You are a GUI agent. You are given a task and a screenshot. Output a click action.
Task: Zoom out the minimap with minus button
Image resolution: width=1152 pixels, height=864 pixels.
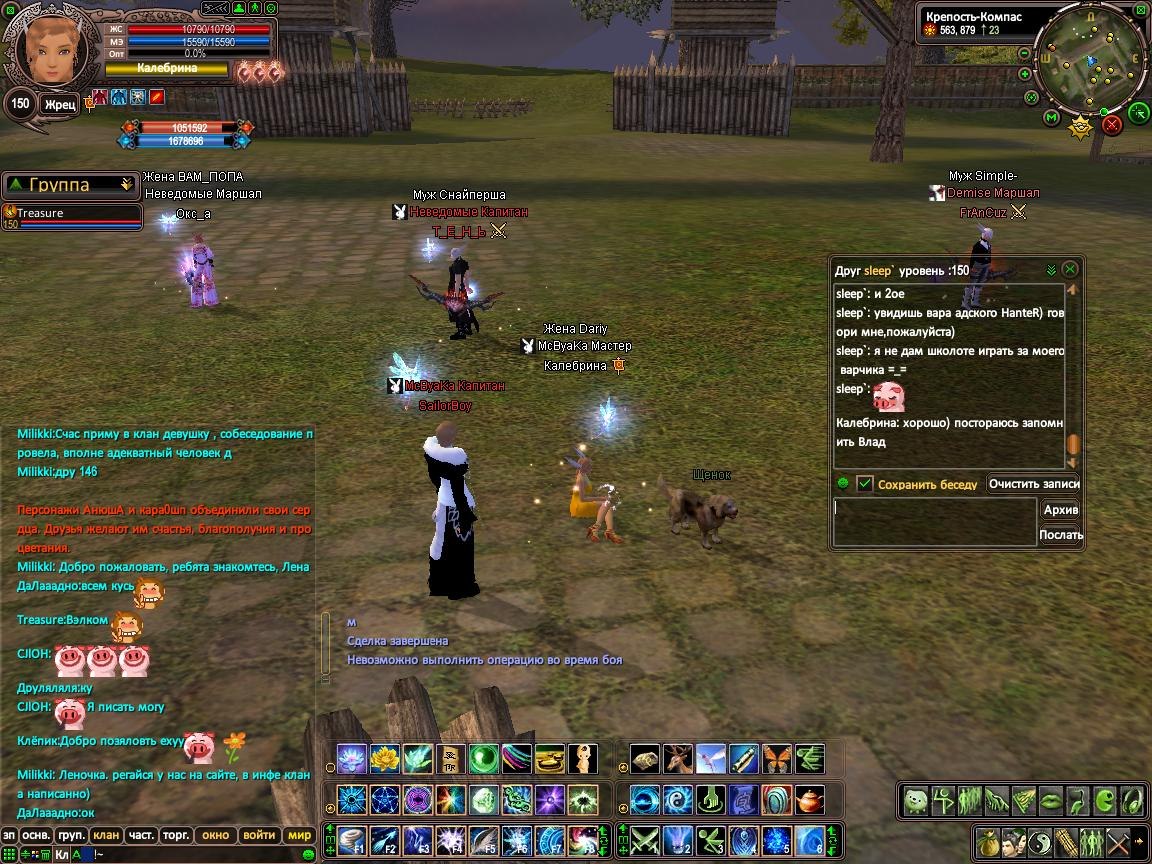(x=1024, y=55)
